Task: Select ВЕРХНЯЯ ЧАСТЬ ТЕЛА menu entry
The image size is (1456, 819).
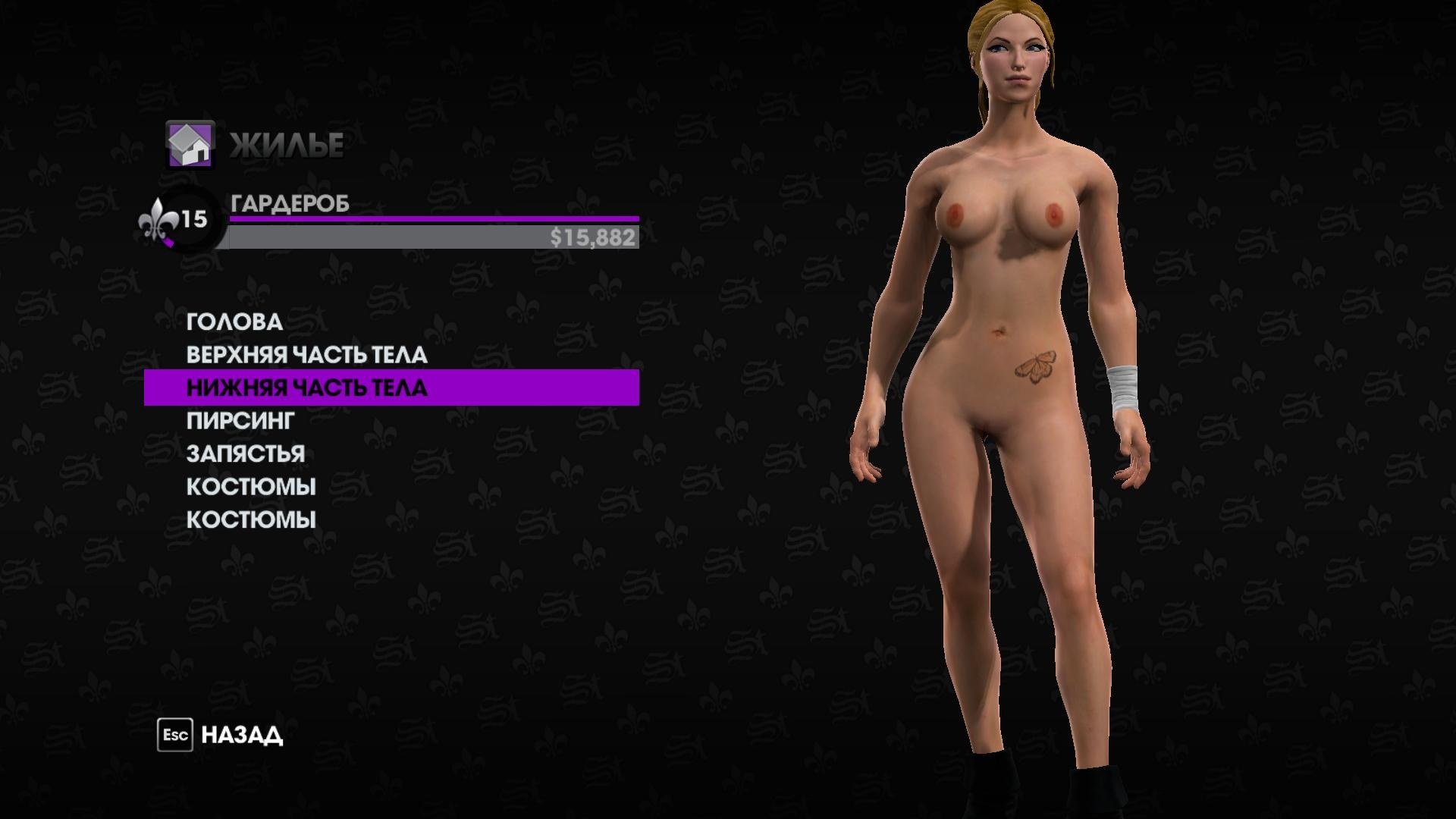Action: 306,355
